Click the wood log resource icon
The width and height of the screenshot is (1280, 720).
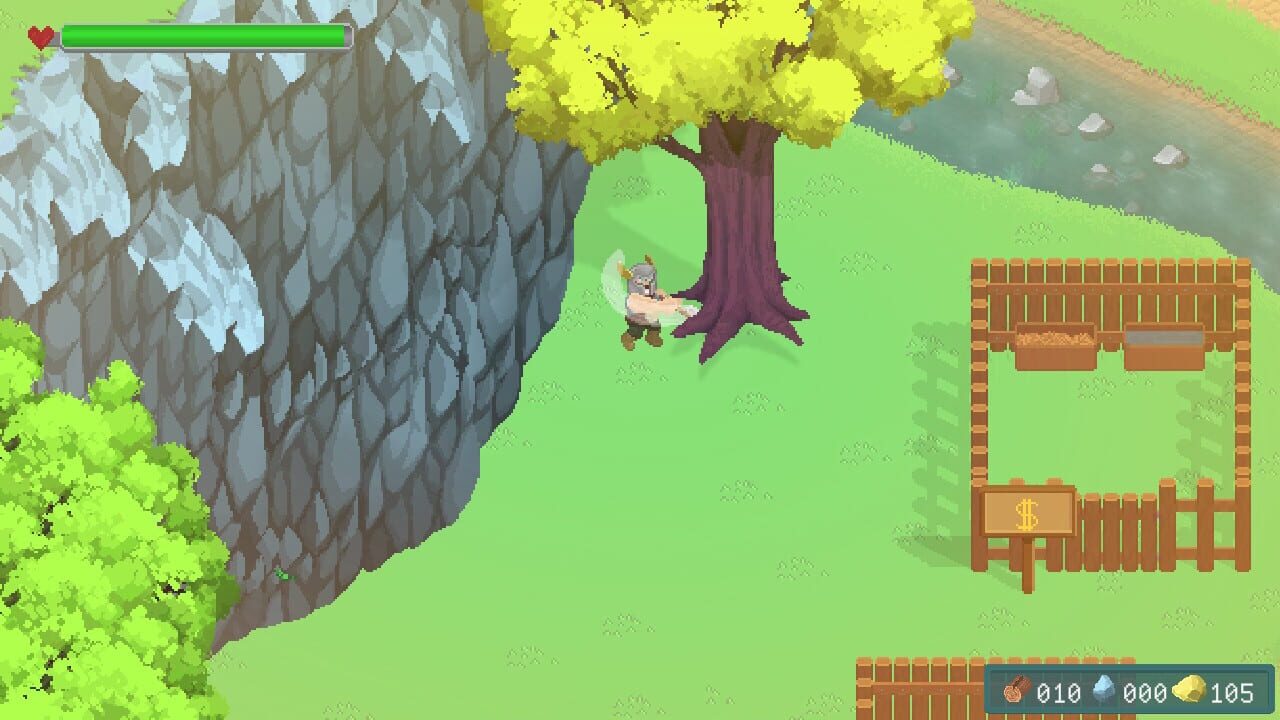coord(1017,690)
